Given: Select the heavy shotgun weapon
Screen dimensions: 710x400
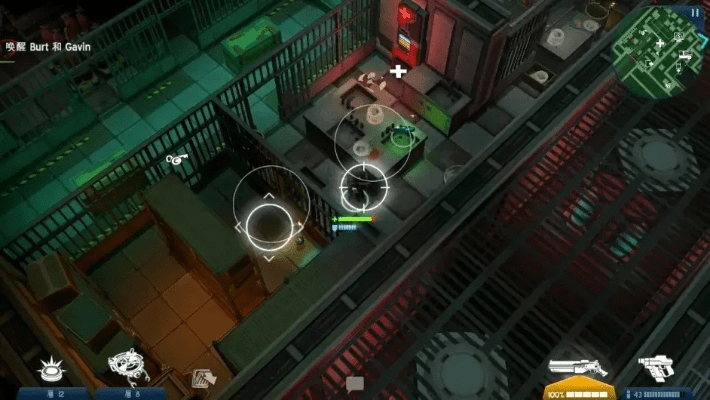Looking at the screenshot, I should [x=577, y=368].
